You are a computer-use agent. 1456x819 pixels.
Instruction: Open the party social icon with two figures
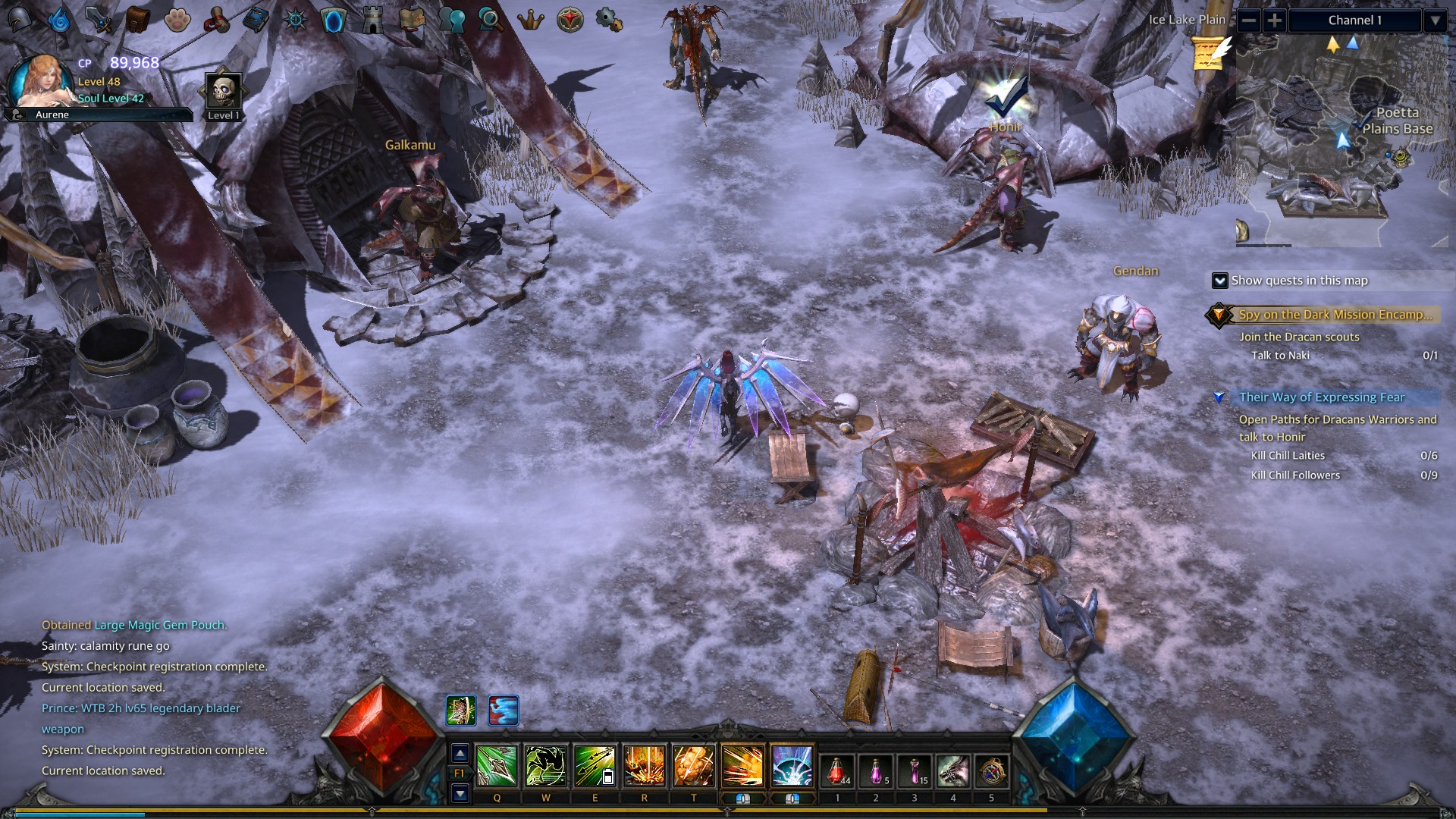[451, 21]
